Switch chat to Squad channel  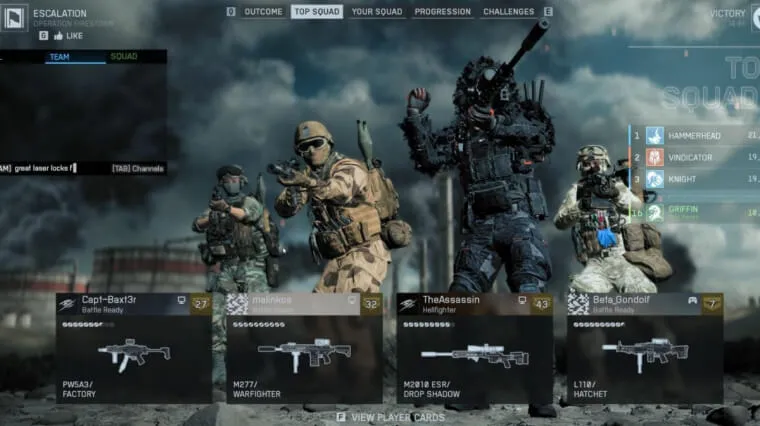[x=124, y=57]
